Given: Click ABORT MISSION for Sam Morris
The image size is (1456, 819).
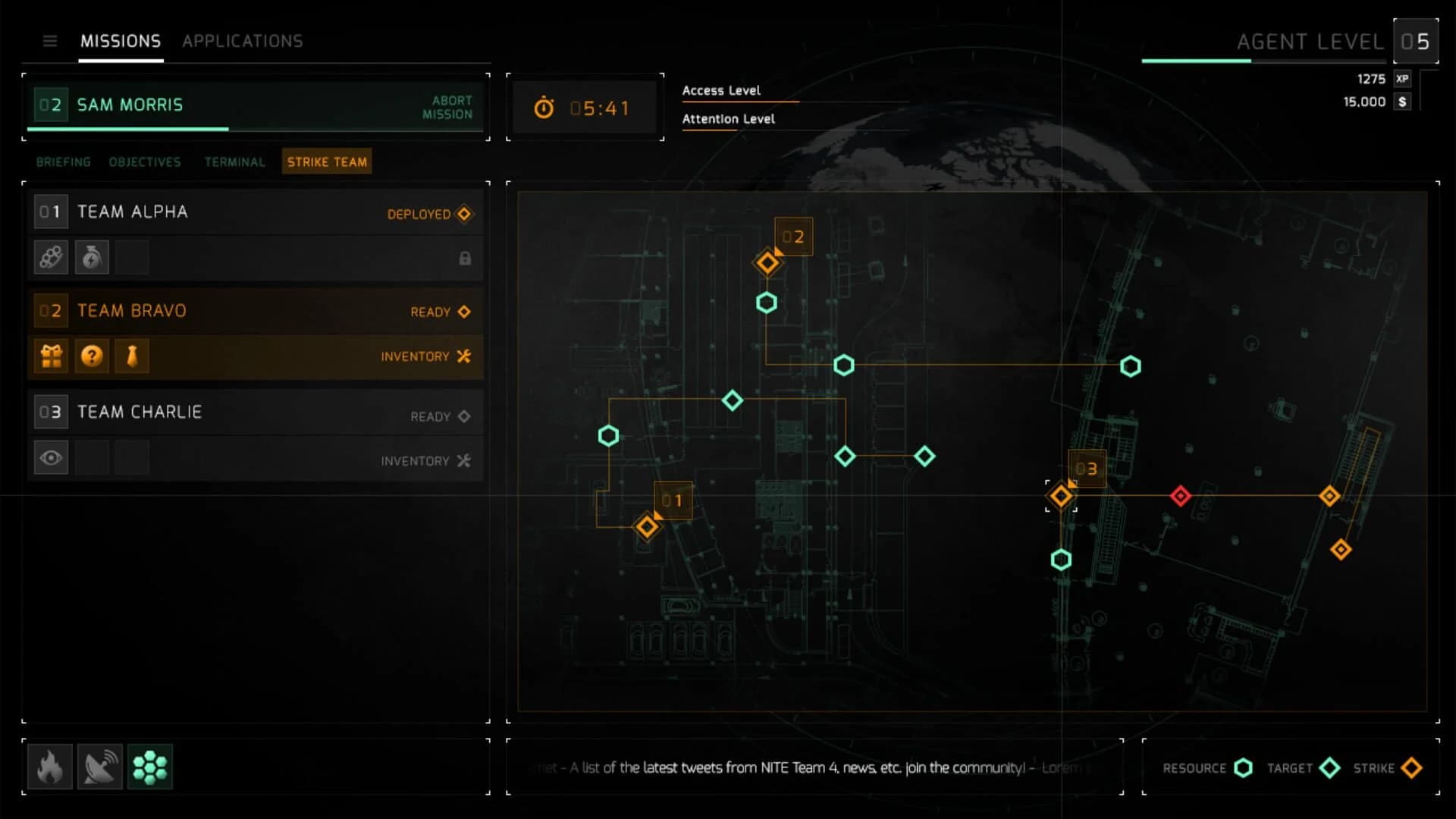Looking at the screenshot, I should [447, 107].
